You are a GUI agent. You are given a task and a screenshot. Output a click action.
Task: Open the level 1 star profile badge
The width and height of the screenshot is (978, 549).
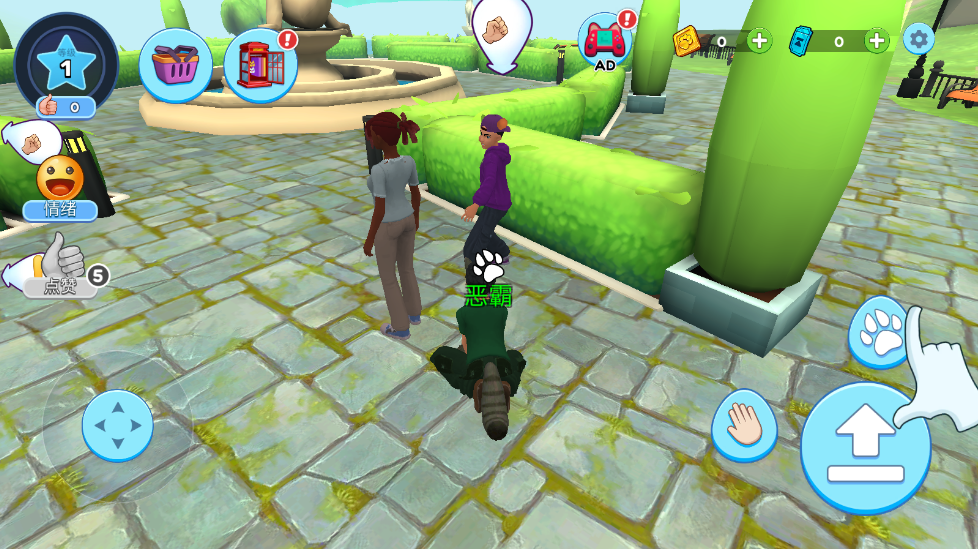(67, 63)
